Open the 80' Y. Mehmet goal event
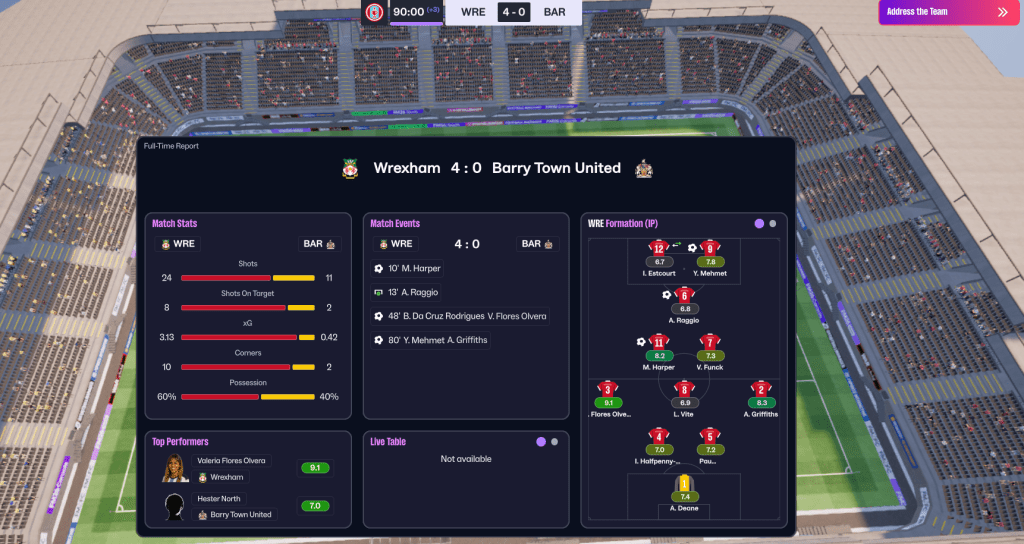This screenshot has width=1024, height=544. point(430,340)
